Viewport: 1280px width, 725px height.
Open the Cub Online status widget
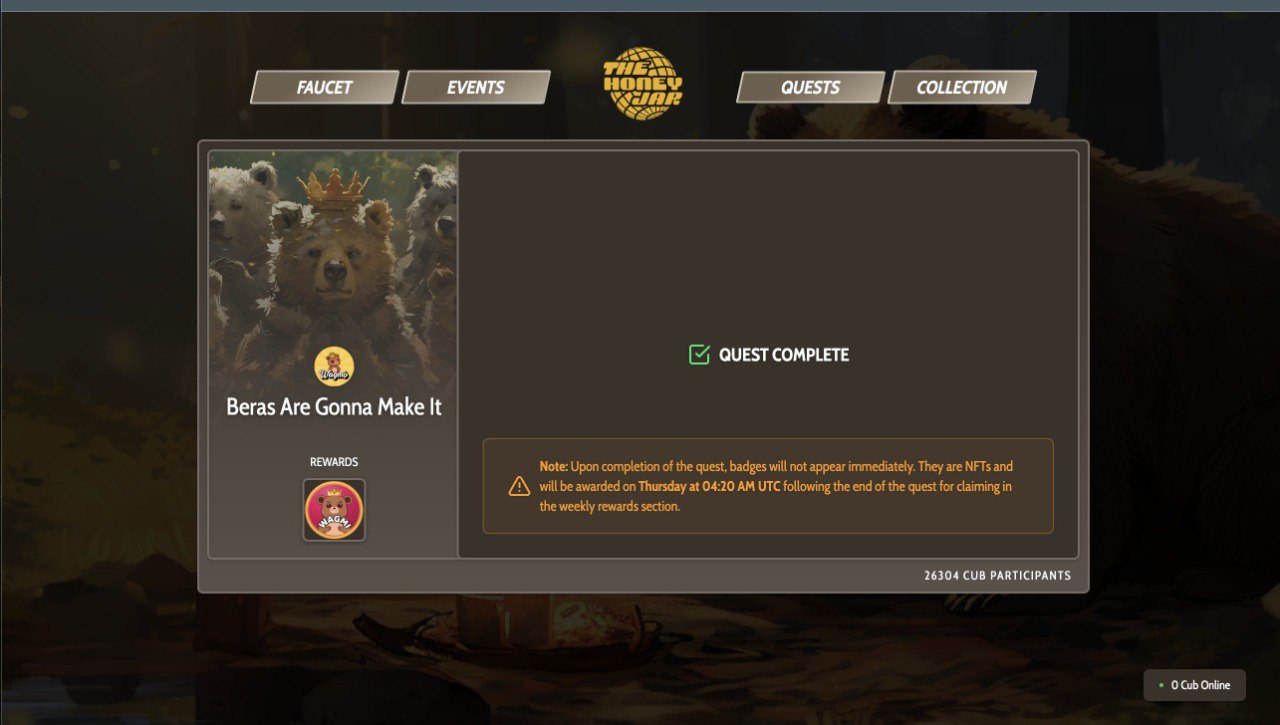tap(1194, 685)
